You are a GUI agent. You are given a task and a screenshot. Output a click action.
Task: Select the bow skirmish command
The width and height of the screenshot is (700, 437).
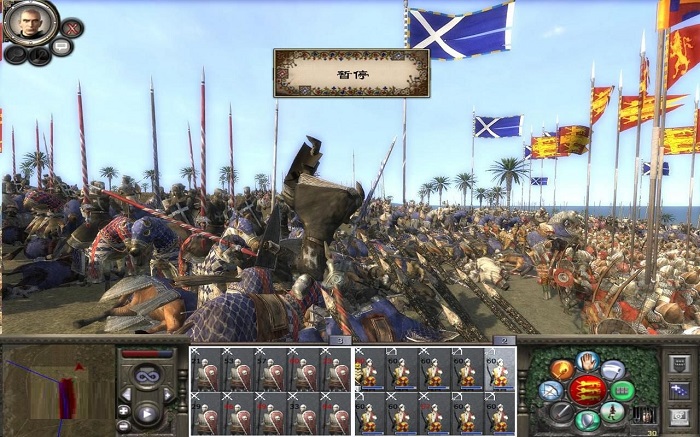[x=549, y=391]
